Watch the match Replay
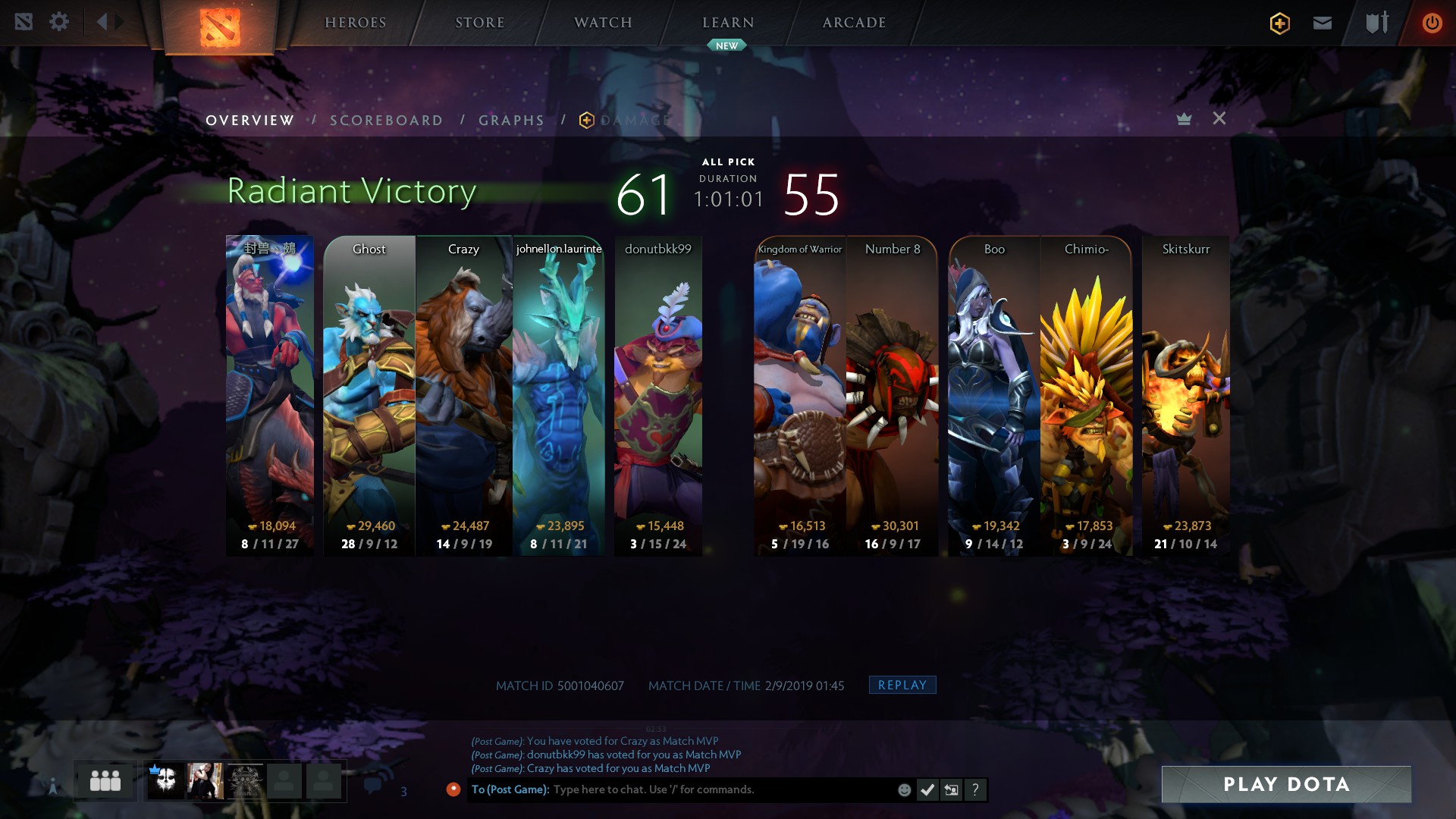 (x=902, y=685)
